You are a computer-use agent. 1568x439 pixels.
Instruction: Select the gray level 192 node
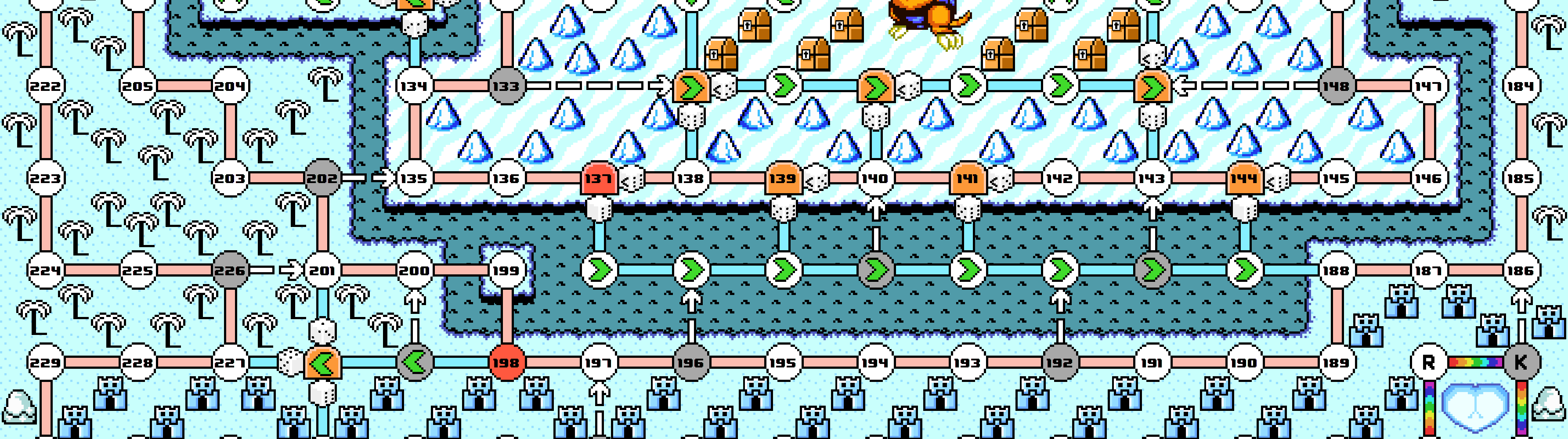click(x=1059, y=362)
